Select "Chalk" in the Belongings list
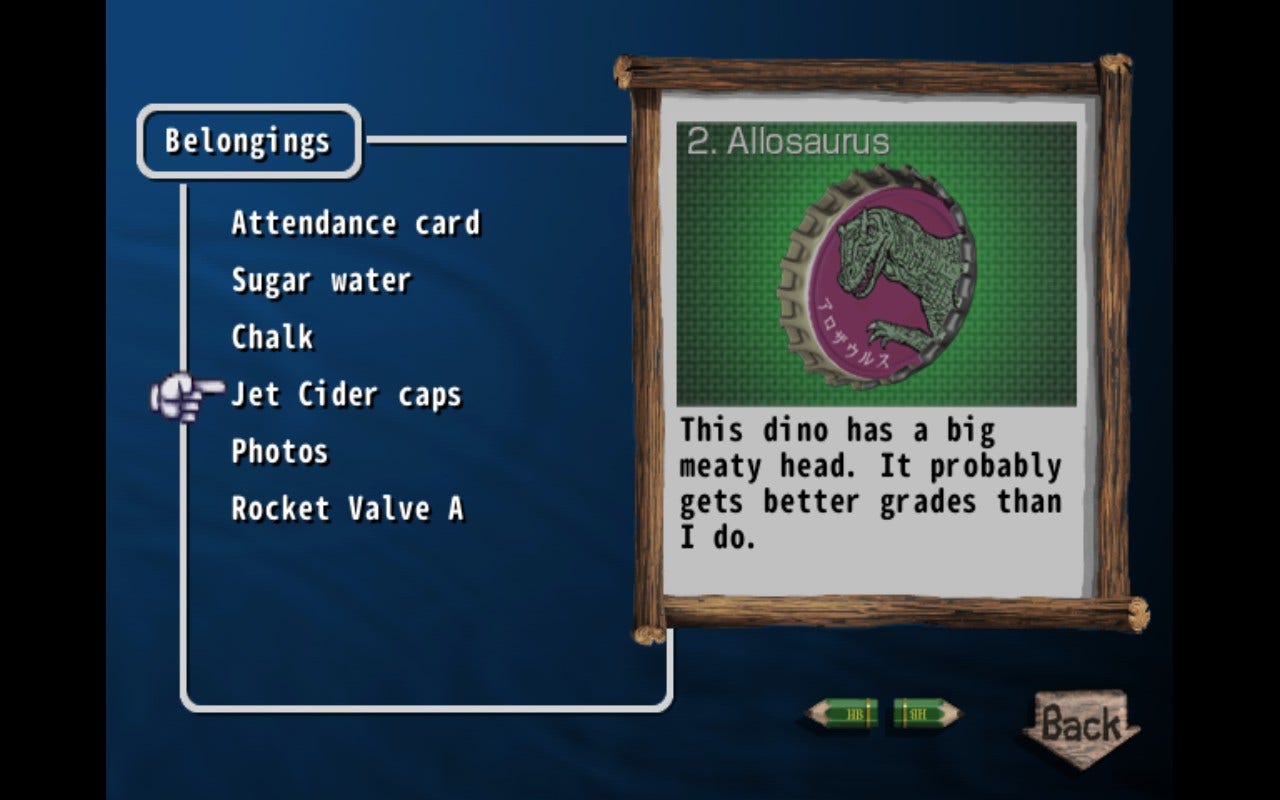Viewport: 1280px width, 800px height. [271, 338]
